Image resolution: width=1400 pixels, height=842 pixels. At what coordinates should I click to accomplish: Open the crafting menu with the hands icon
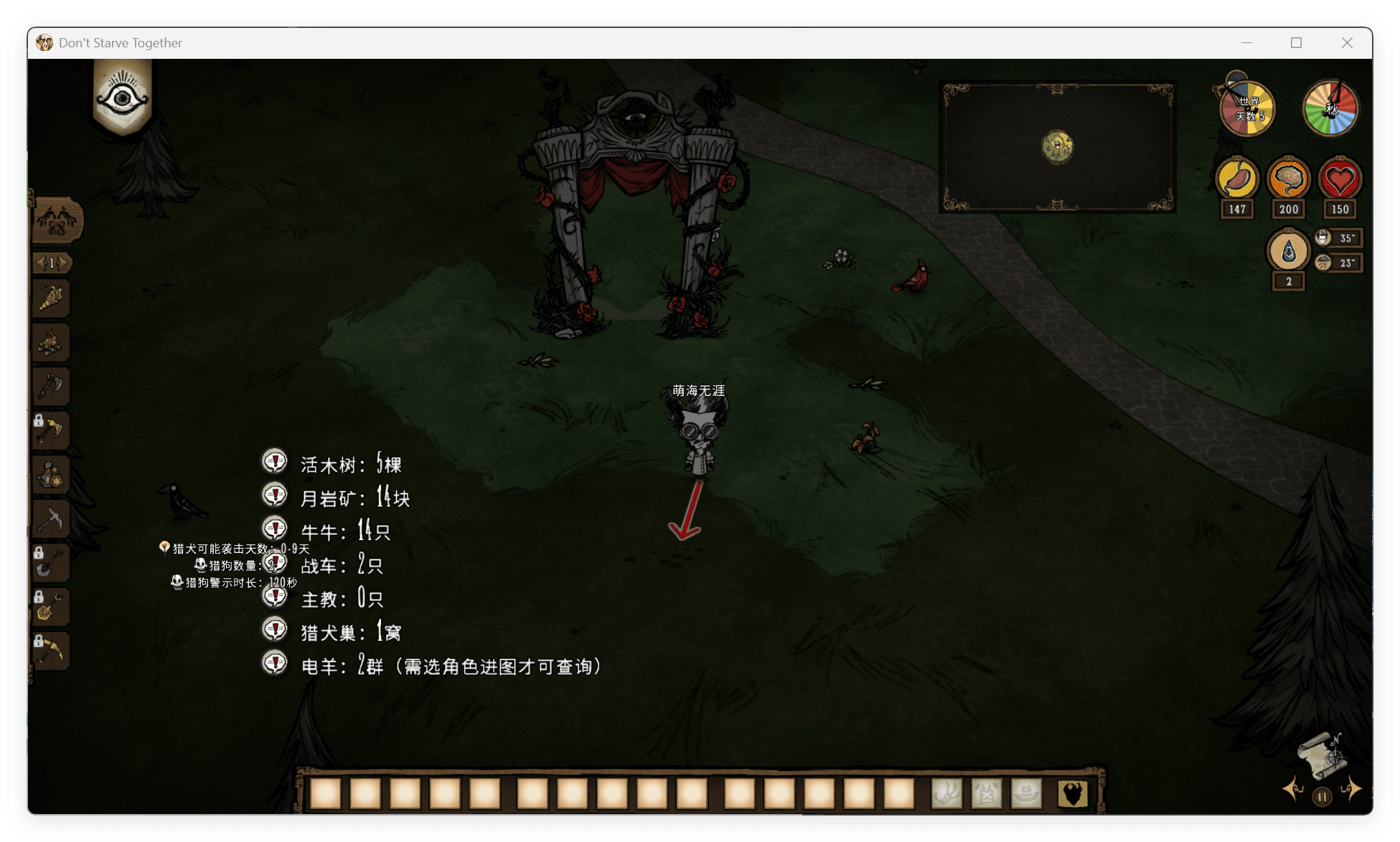click(57, 220)
